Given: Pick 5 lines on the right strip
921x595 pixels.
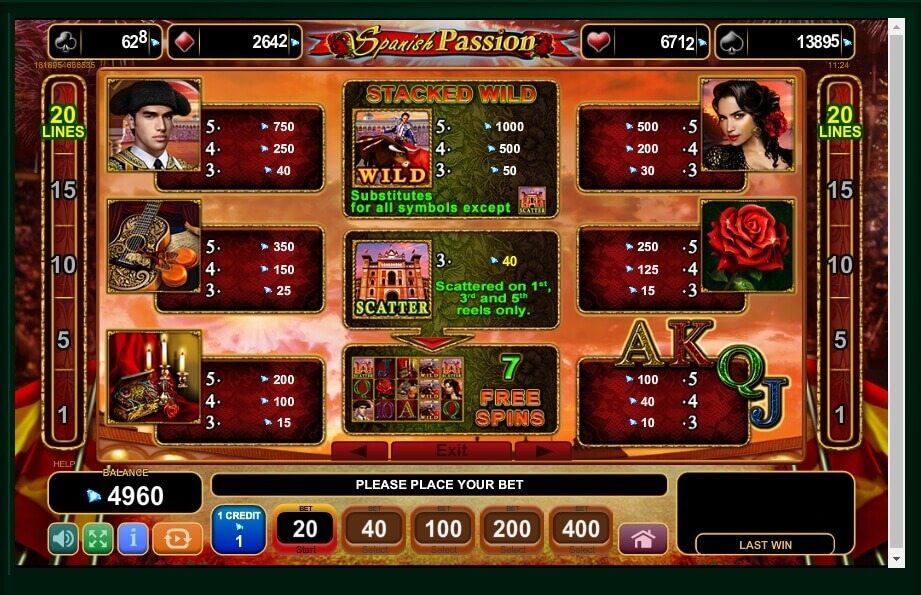Looking at the screenshot, I should 840,340.
